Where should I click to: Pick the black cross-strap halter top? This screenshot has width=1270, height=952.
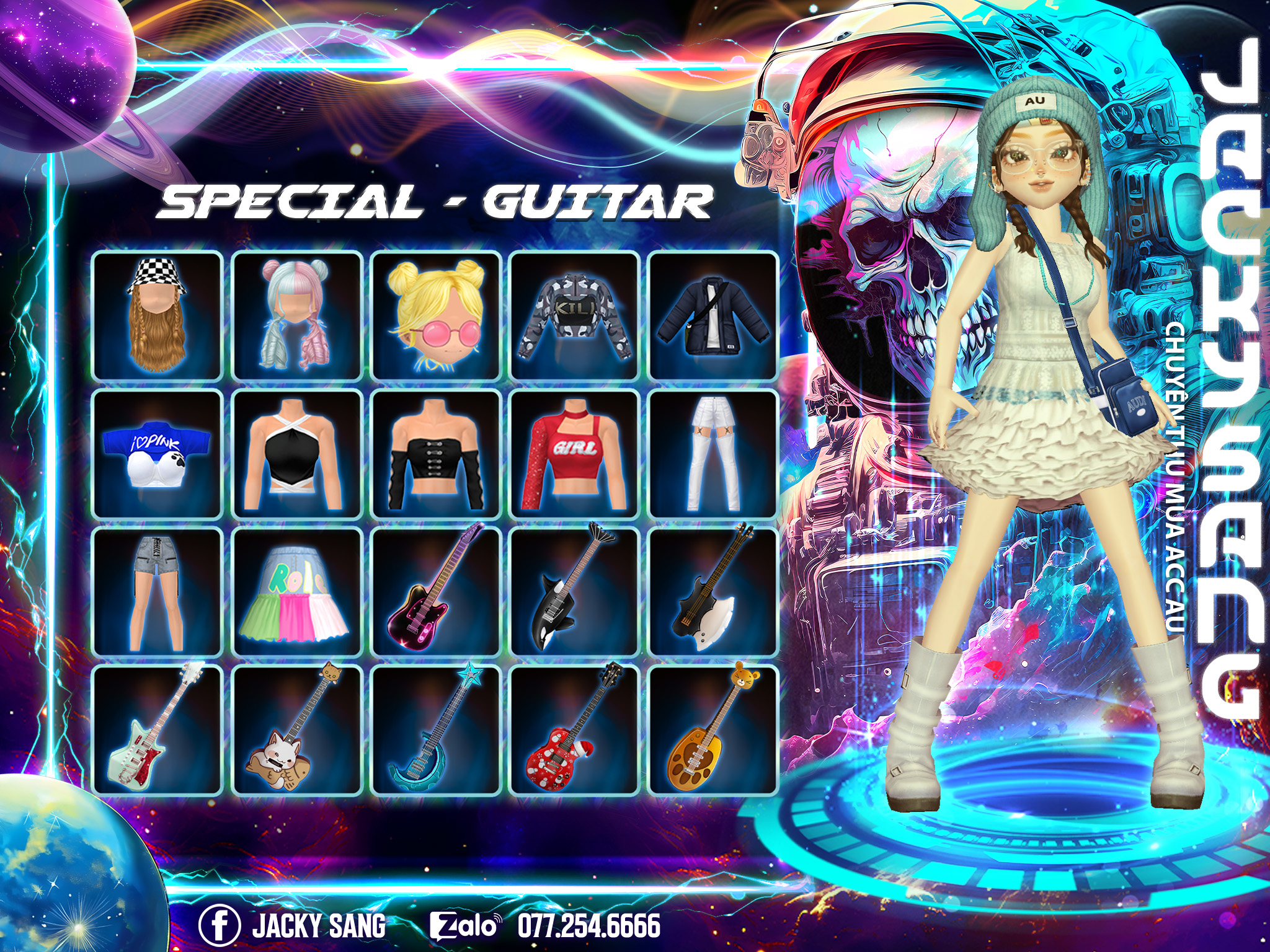coord(296,454)
